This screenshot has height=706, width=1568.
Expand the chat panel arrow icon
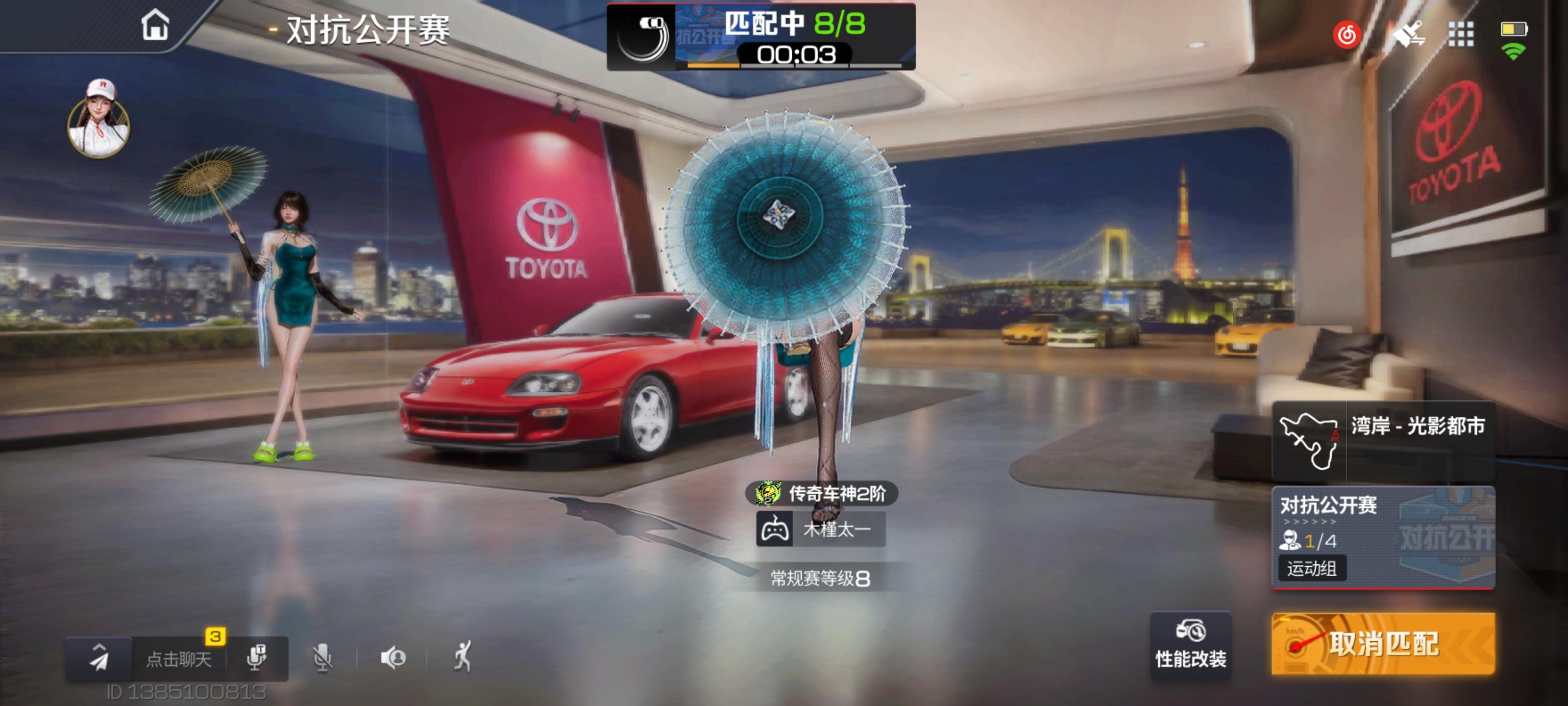tap(98, 658)
